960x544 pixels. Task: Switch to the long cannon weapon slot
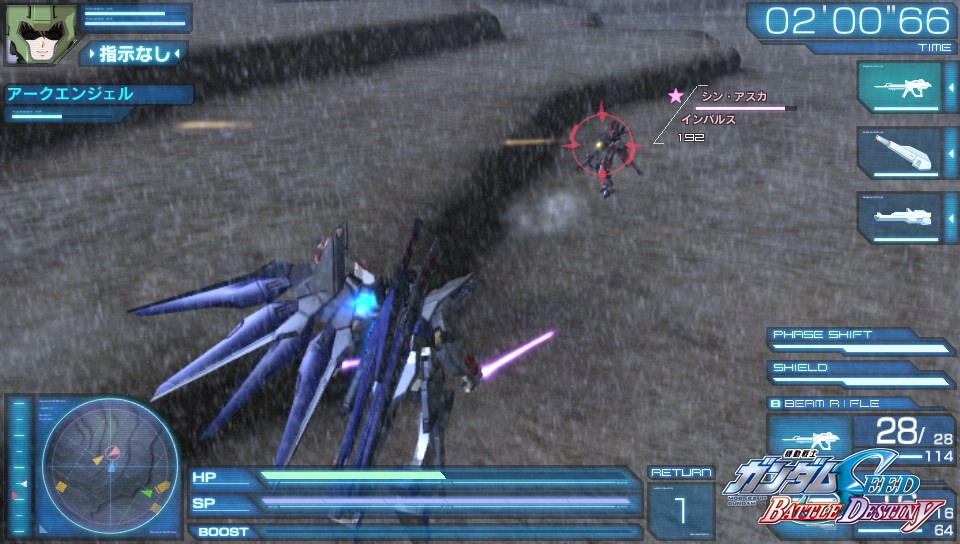coord(899,217)
